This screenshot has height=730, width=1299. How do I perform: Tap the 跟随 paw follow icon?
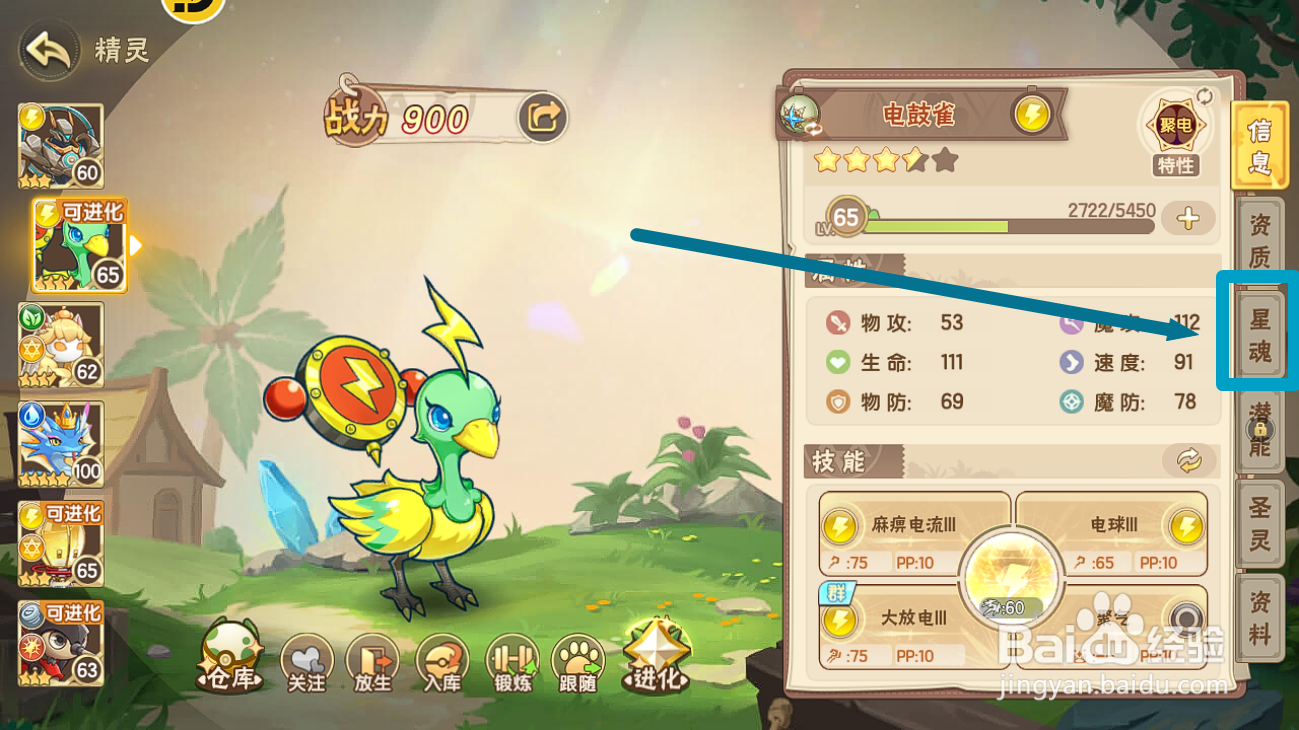tap(578, 661)
